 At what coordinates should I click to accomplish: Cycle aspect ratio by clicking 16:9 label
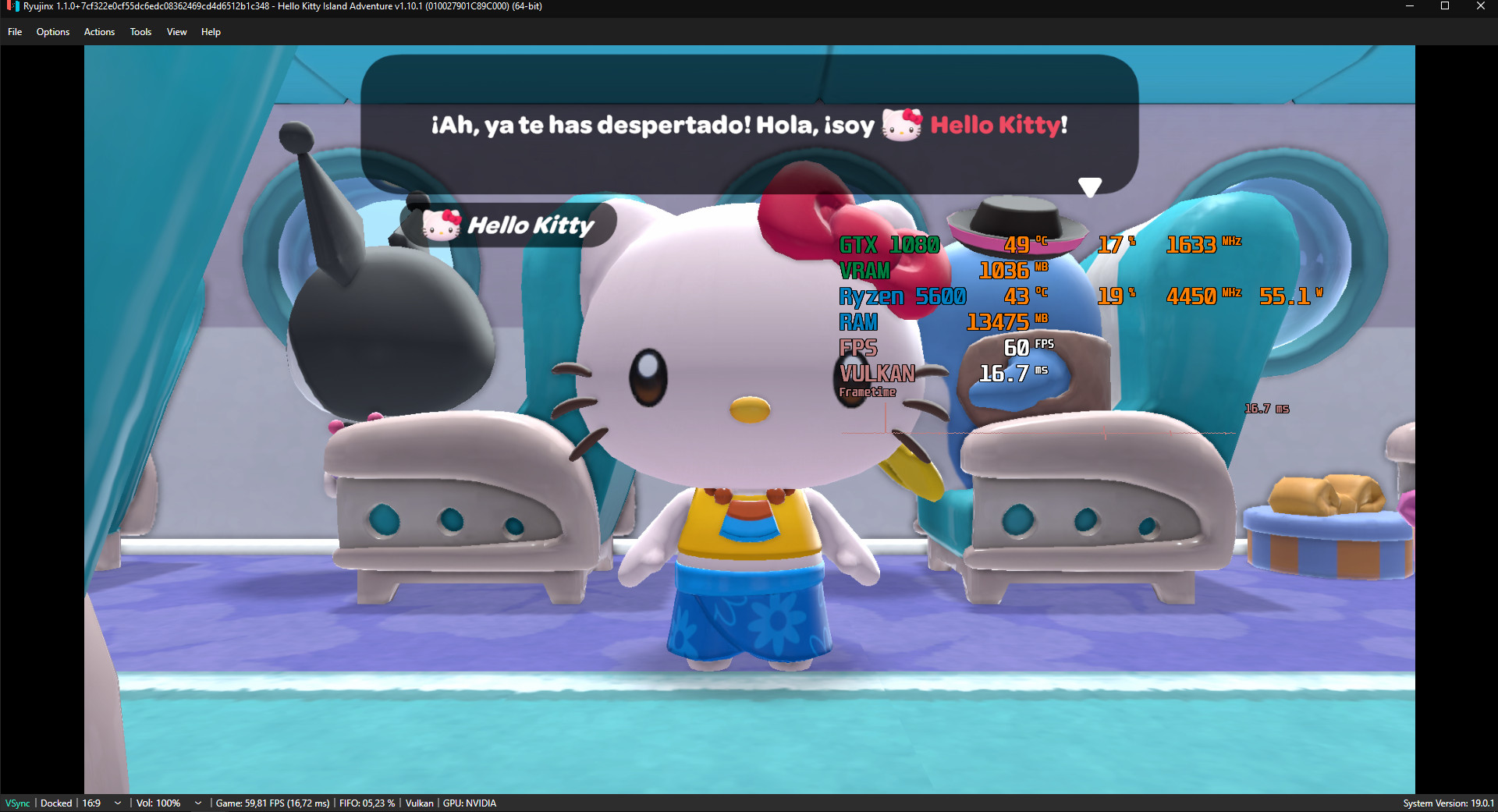tap(91, 803)
